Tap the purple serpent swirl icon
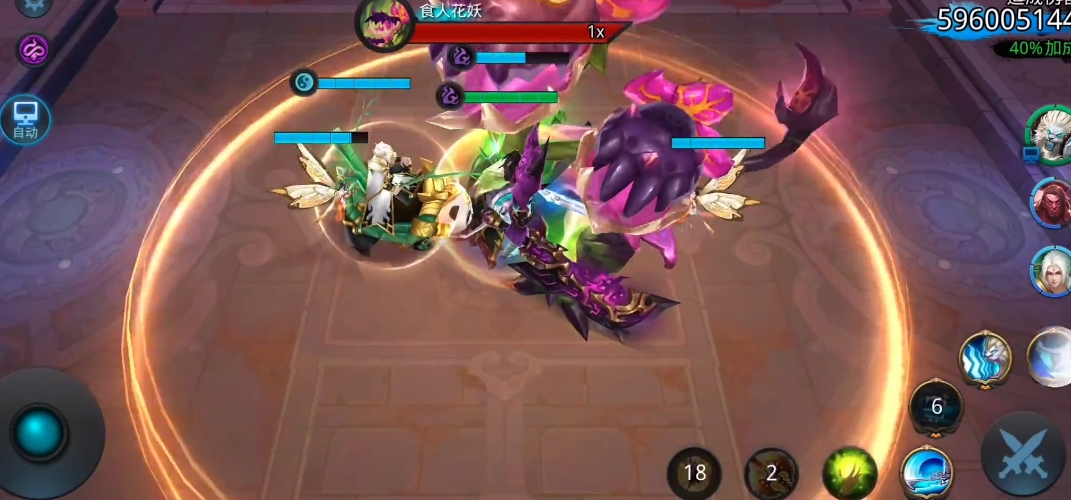Screen dimensions: 1071x500 click(x=34, y=49)
